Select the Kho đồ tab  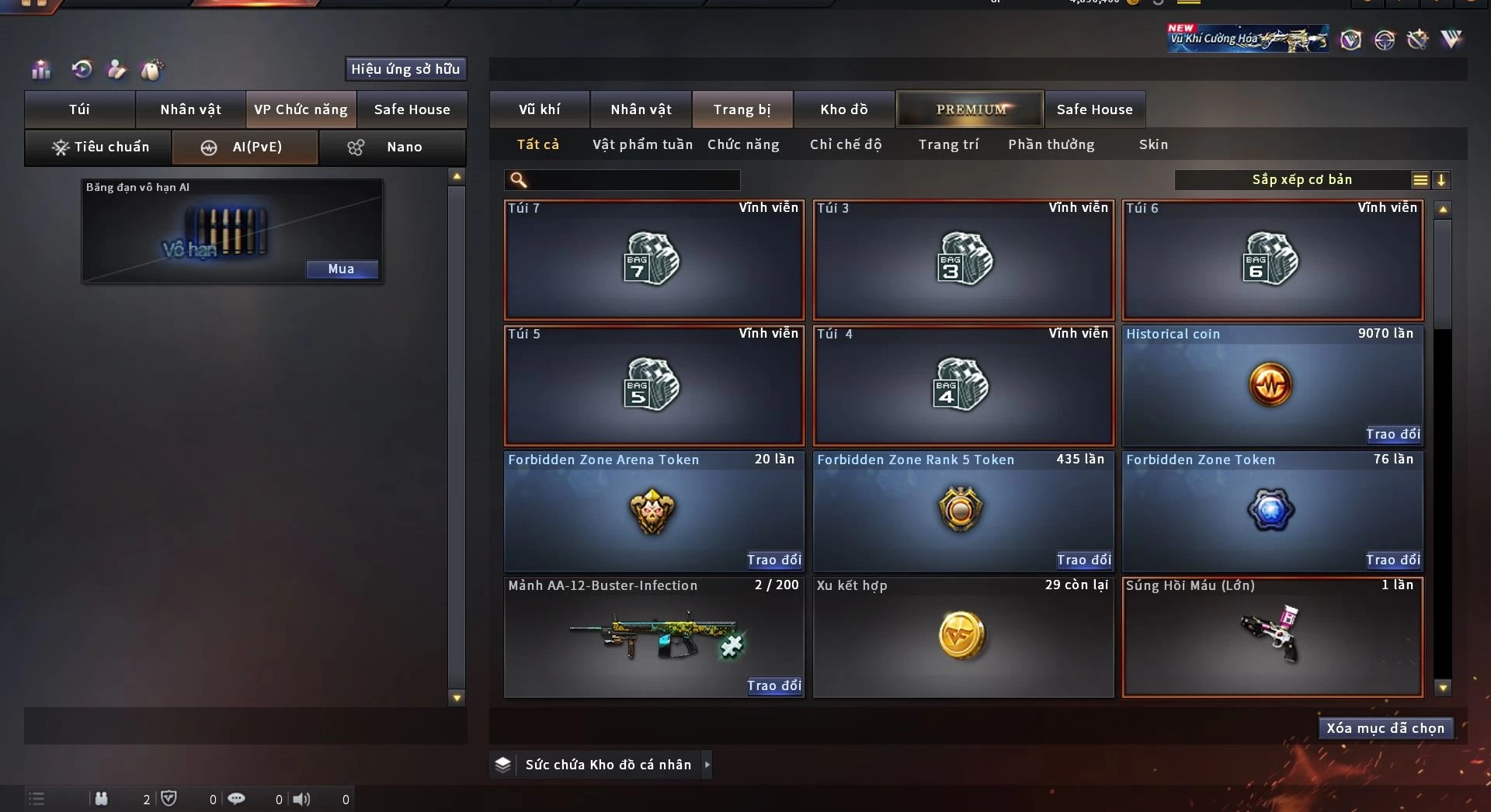pos(844,109)
